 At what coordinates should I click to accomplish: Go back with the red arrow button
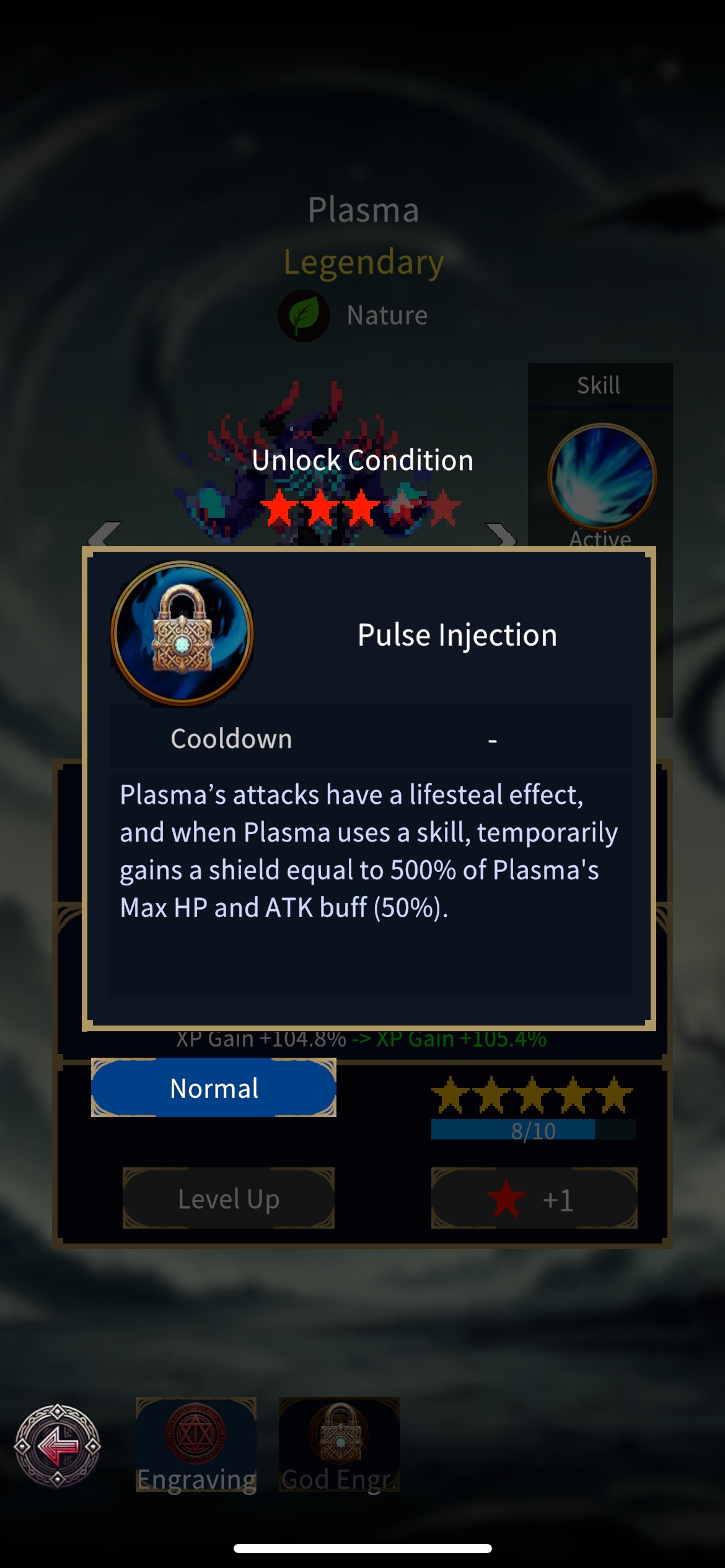point(58,1445)
